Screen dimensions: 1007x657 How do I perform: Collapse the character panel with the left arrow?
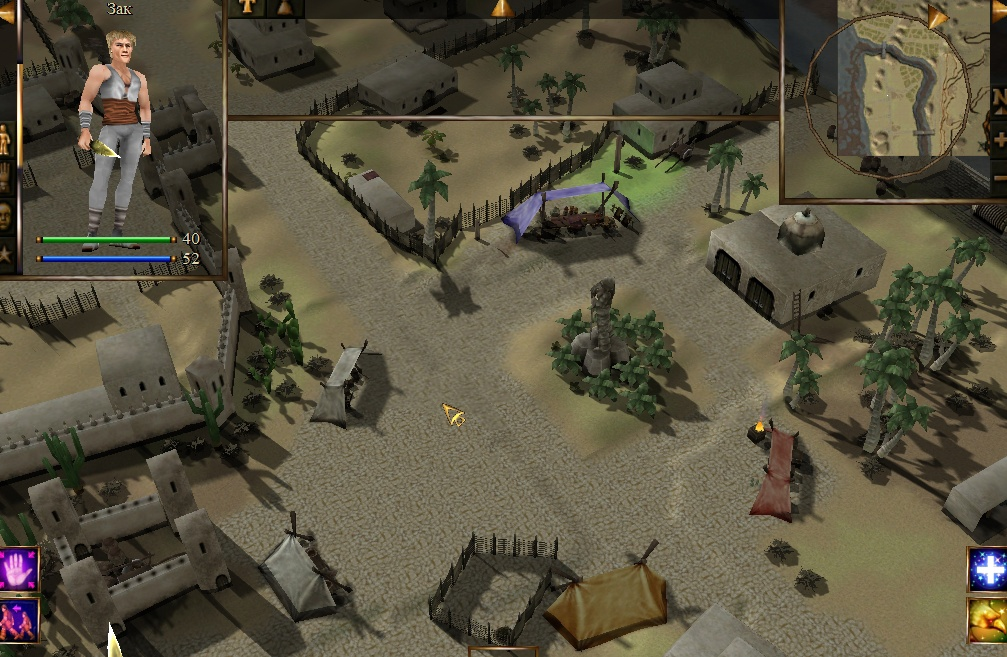point(7,13)
